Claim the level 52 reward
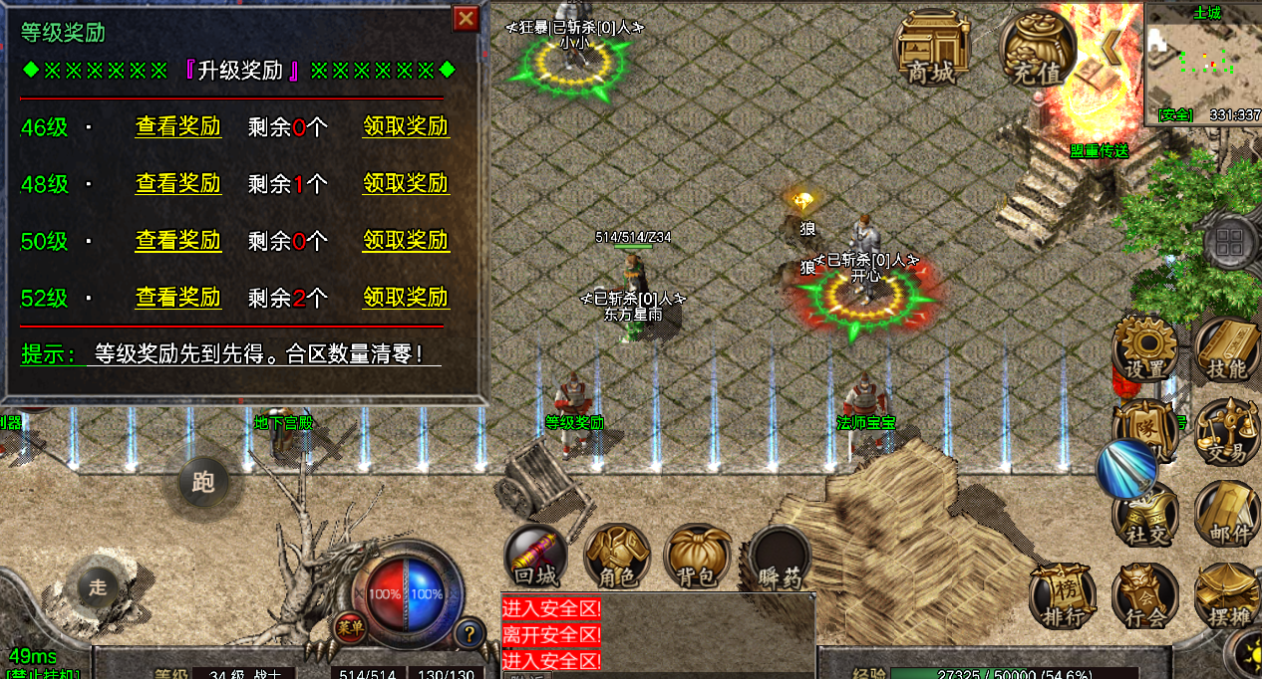Screen dimensions: 1262x679 coord(405,298)
